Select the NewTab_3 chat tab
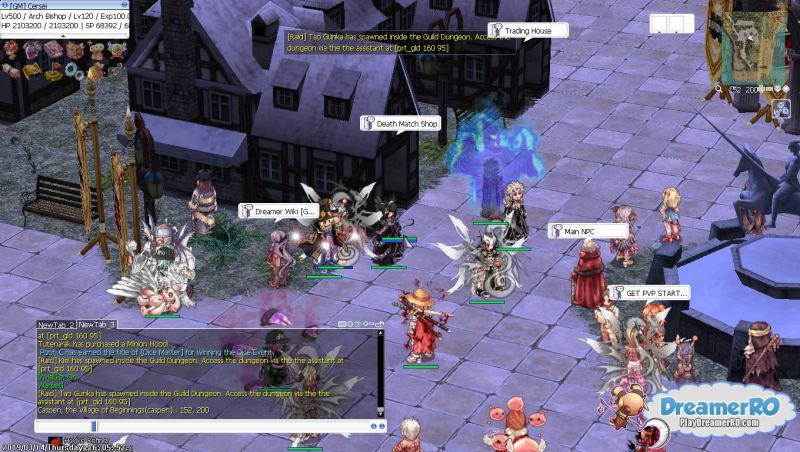This screenshot has width=800, height=452. click(x=98, y=325)
